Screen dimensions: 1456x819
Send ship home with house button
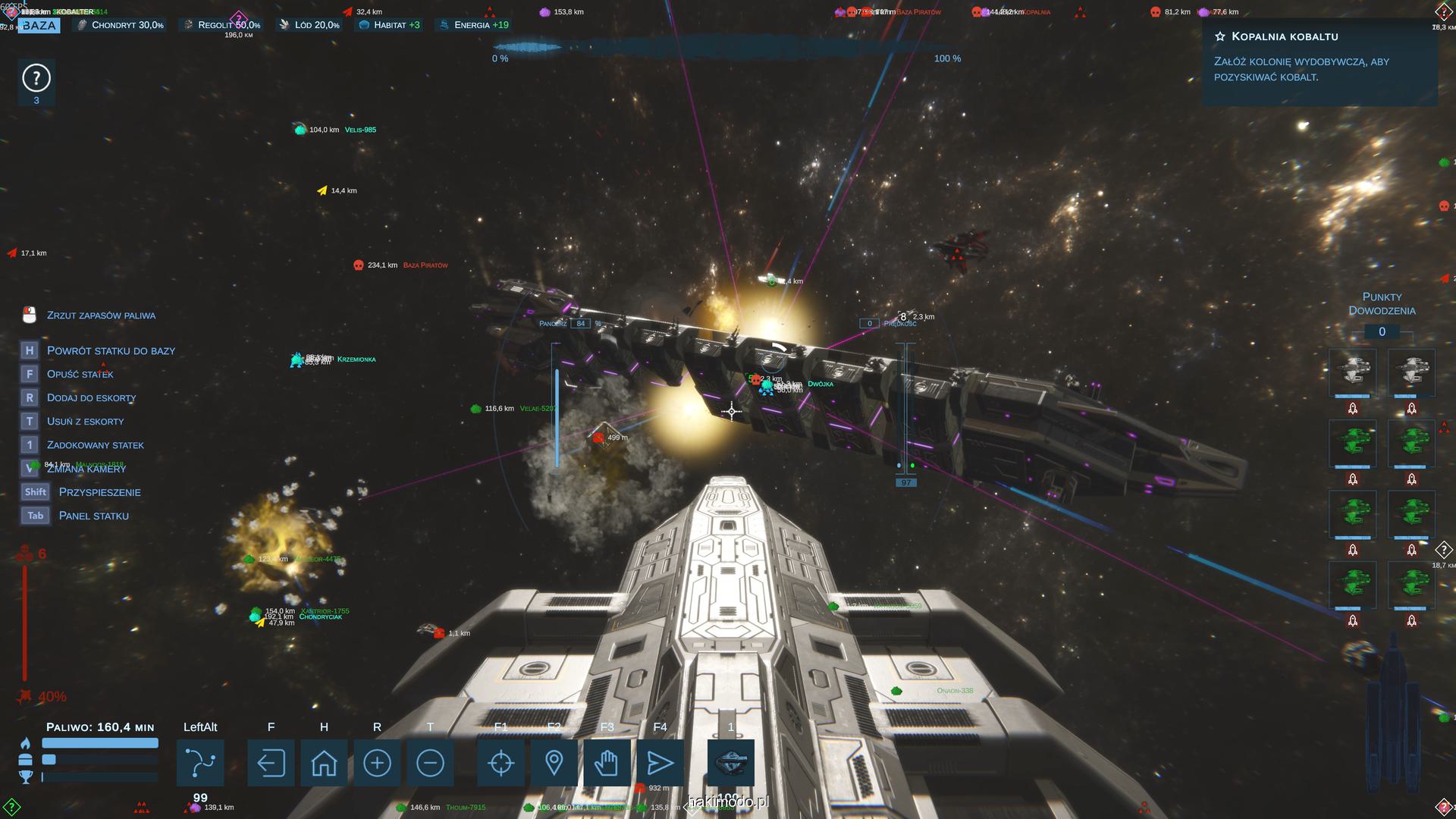(324, 763)
